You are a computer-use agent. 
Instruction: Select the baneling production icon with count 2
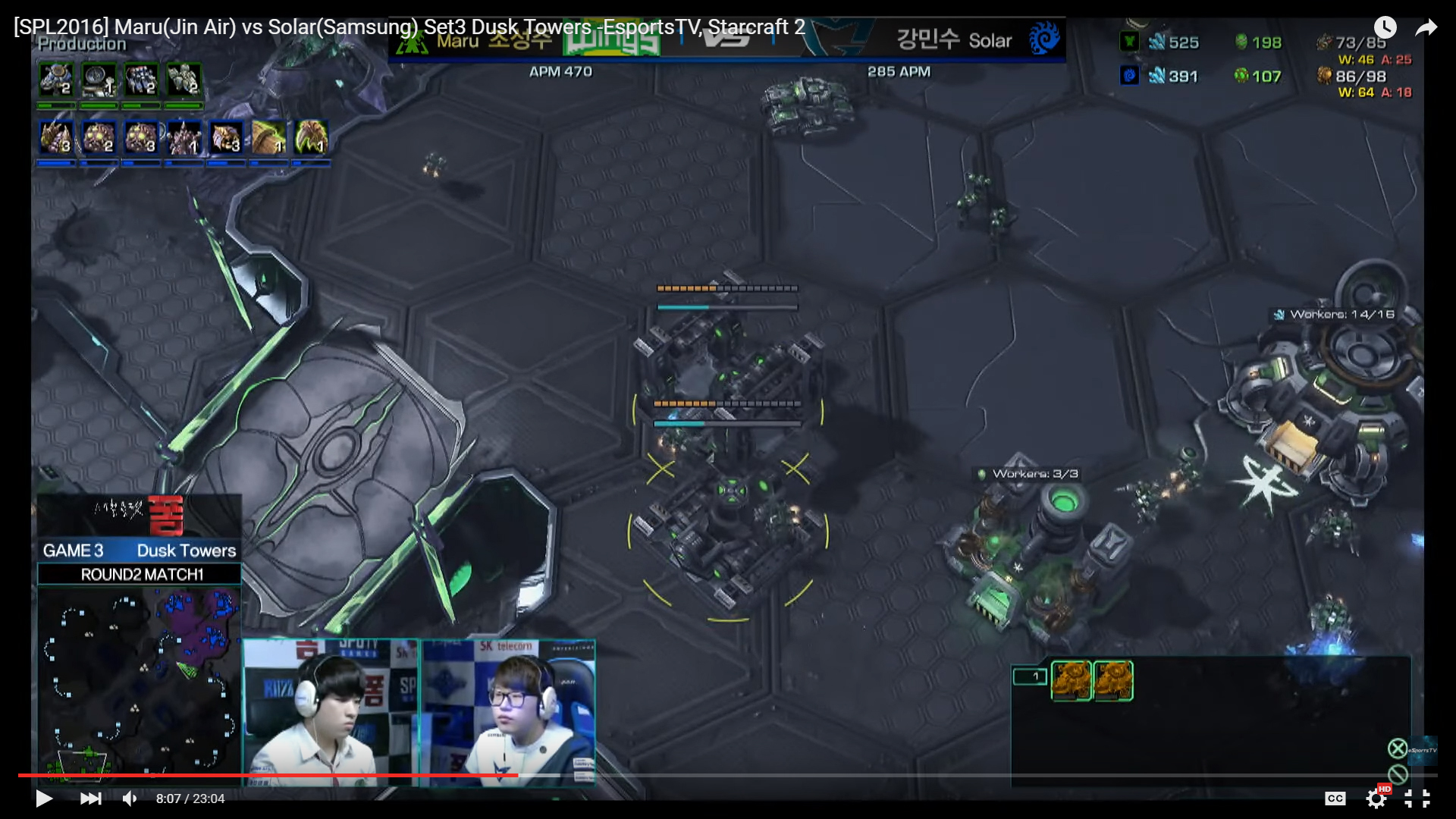[99, 137]
